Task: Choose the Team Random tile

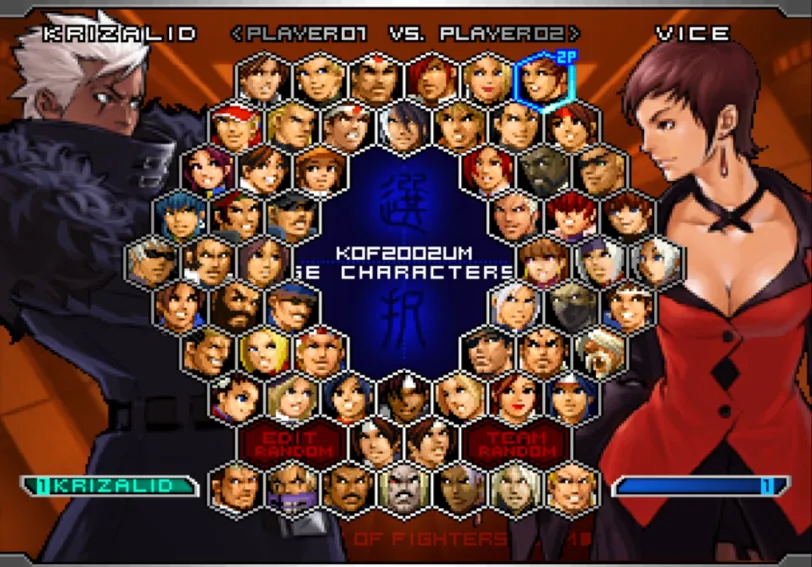Action: coord(518,443)
